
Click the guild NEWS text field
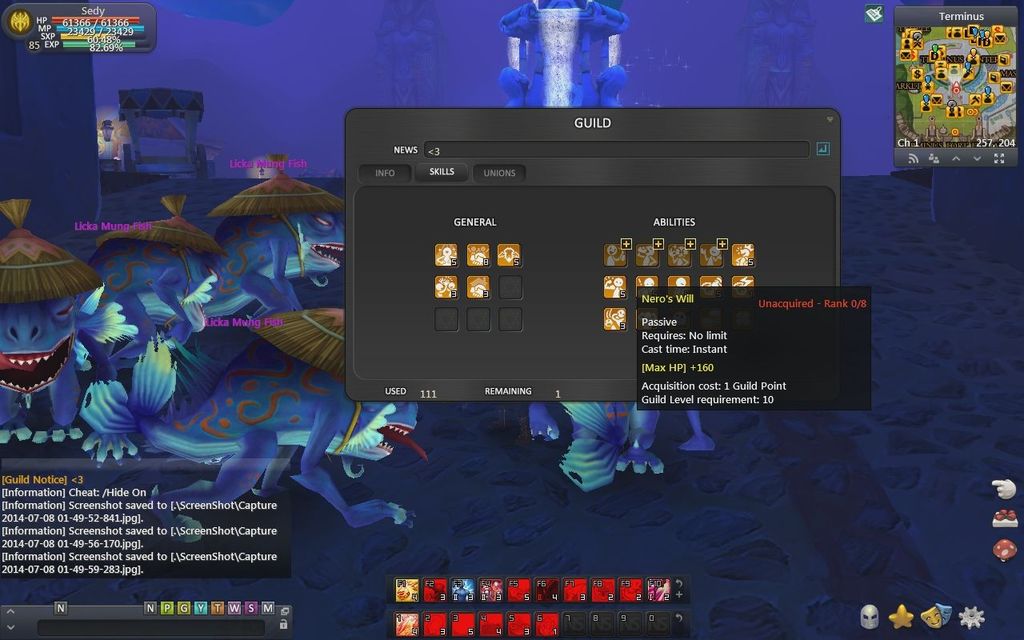[x=615, y=150]
